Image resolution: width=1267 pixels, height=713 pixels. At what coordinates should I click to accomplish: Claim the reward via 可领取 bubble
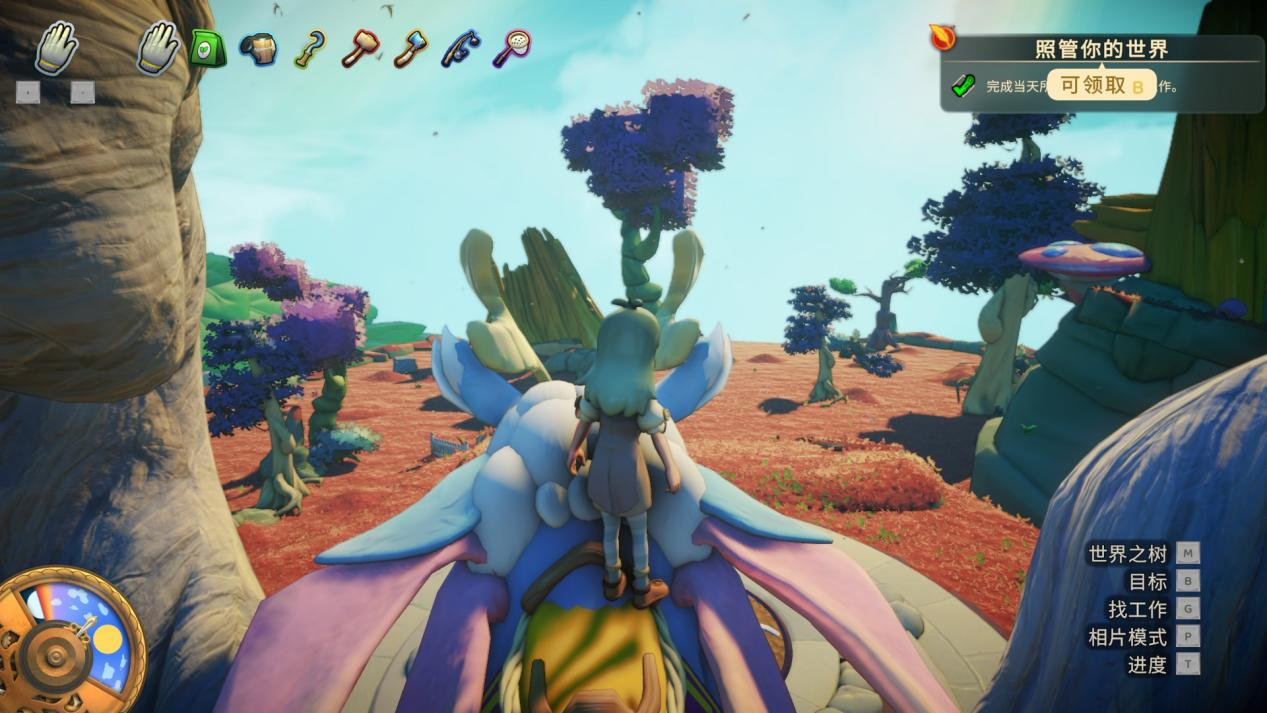[1101, 86]
